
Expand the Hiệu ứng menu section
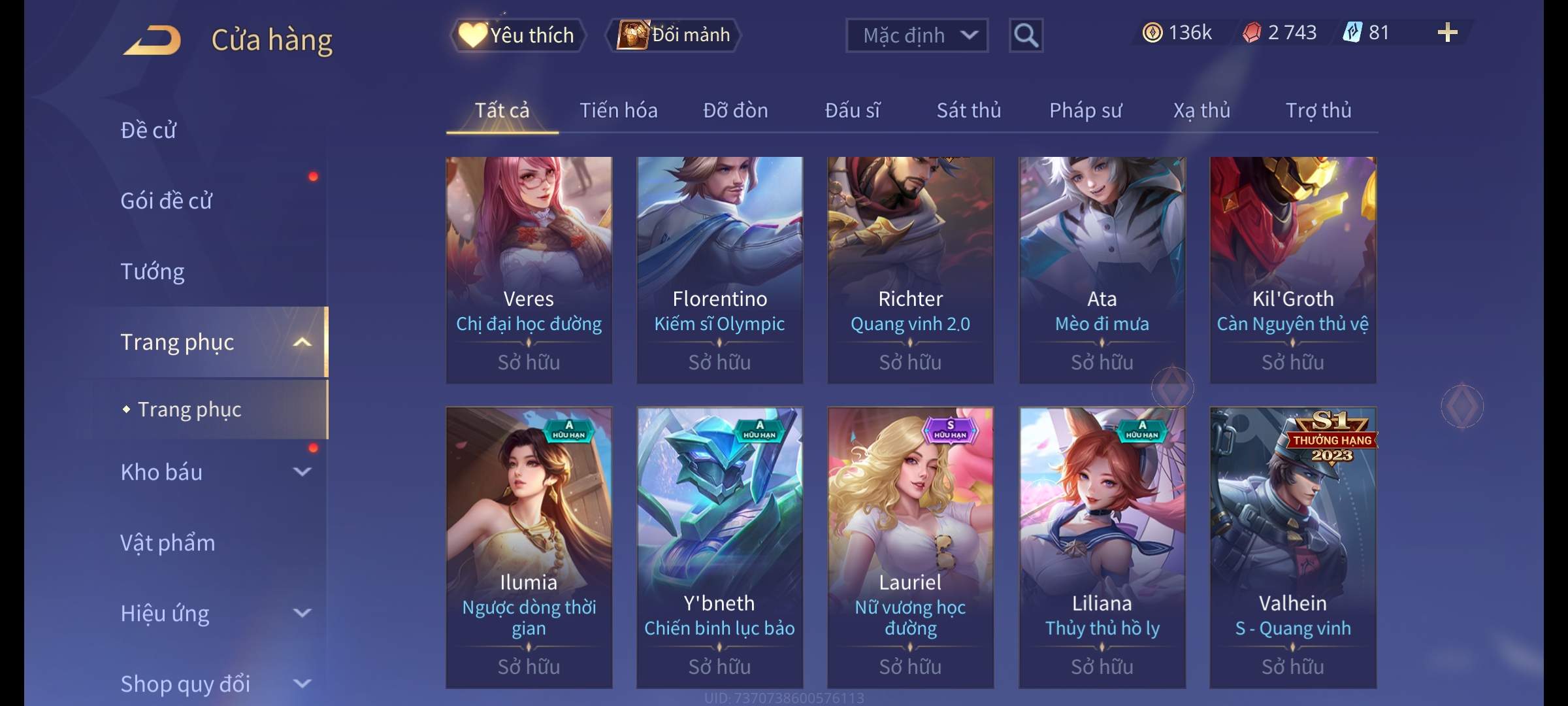point(216,613)
